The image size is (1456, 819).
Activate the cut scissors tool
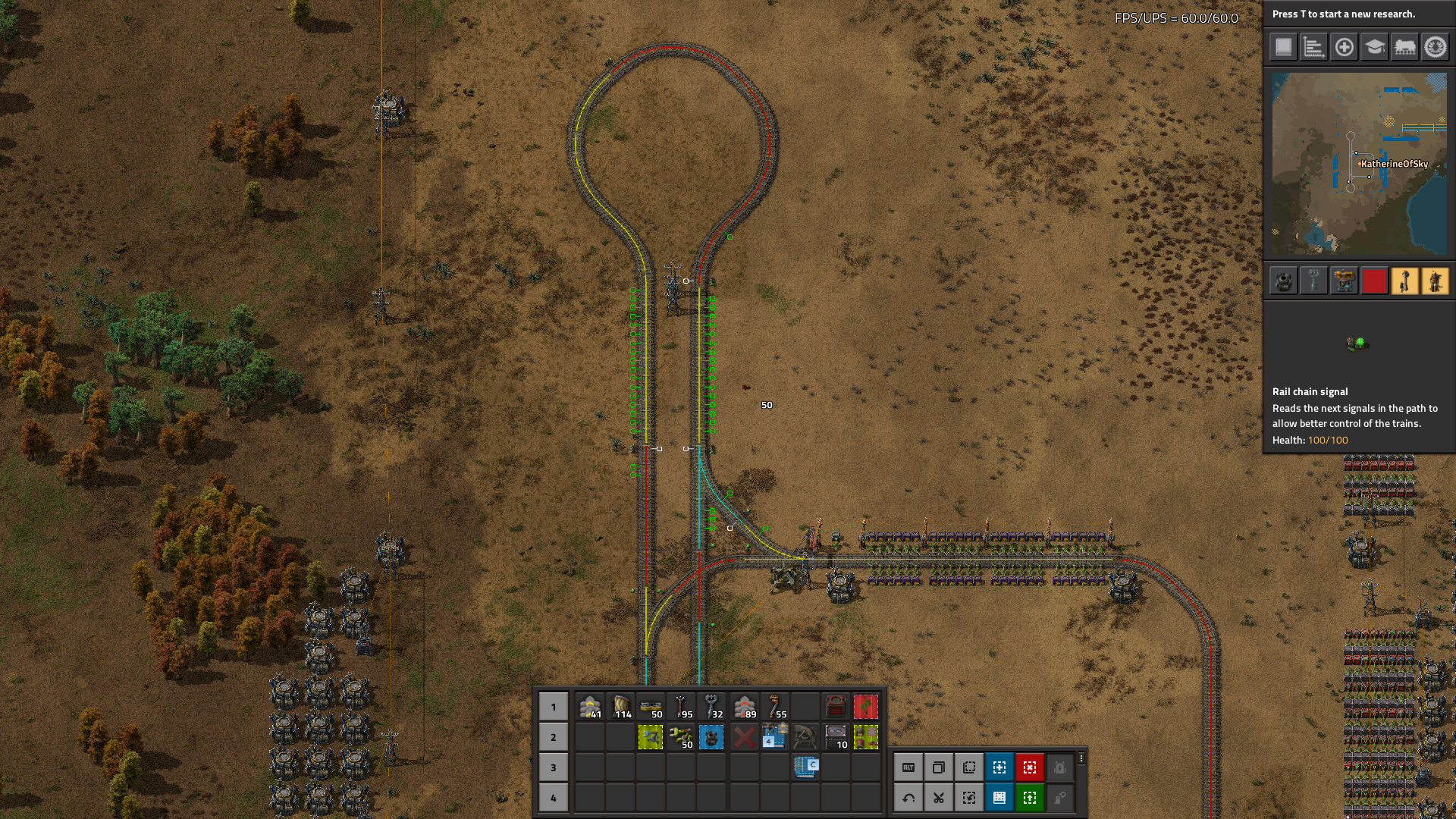pyautogui.click(x=939, y=798)
